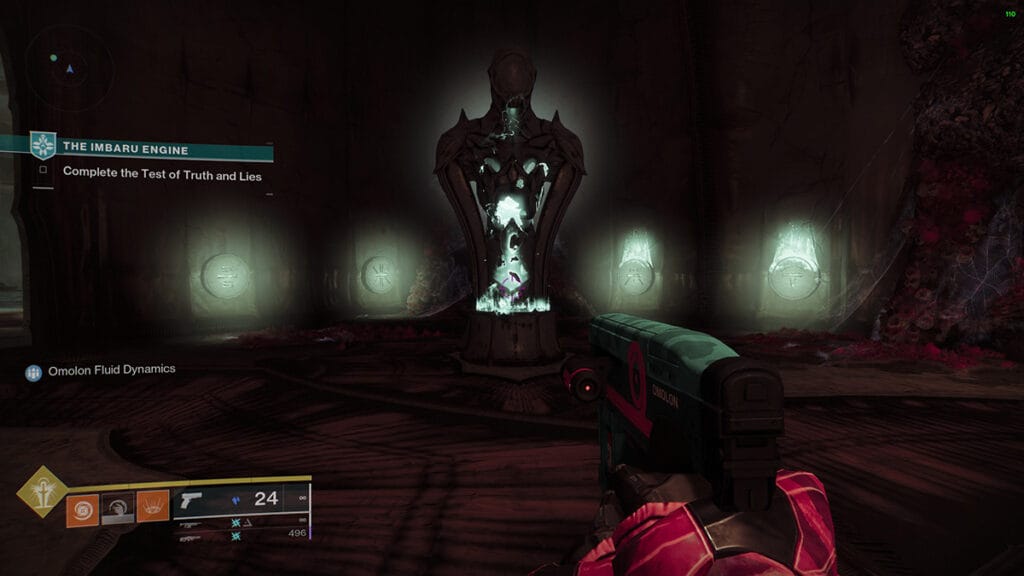Click the recharging melee ability icon
The width and height of the screenshot is (1024, 576).
pyautogui.click(x=118, y=508)
